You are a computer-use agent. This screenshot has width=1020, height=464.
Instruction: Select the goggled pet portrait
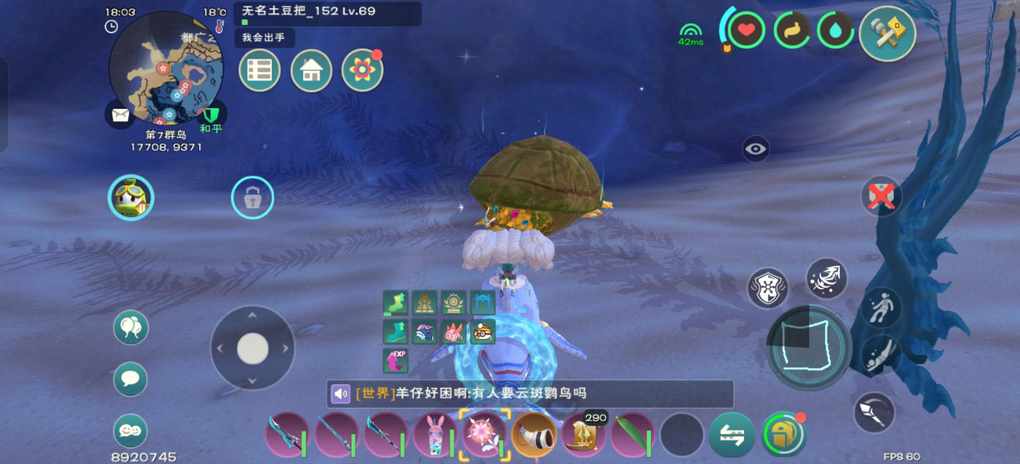[131, 198]
